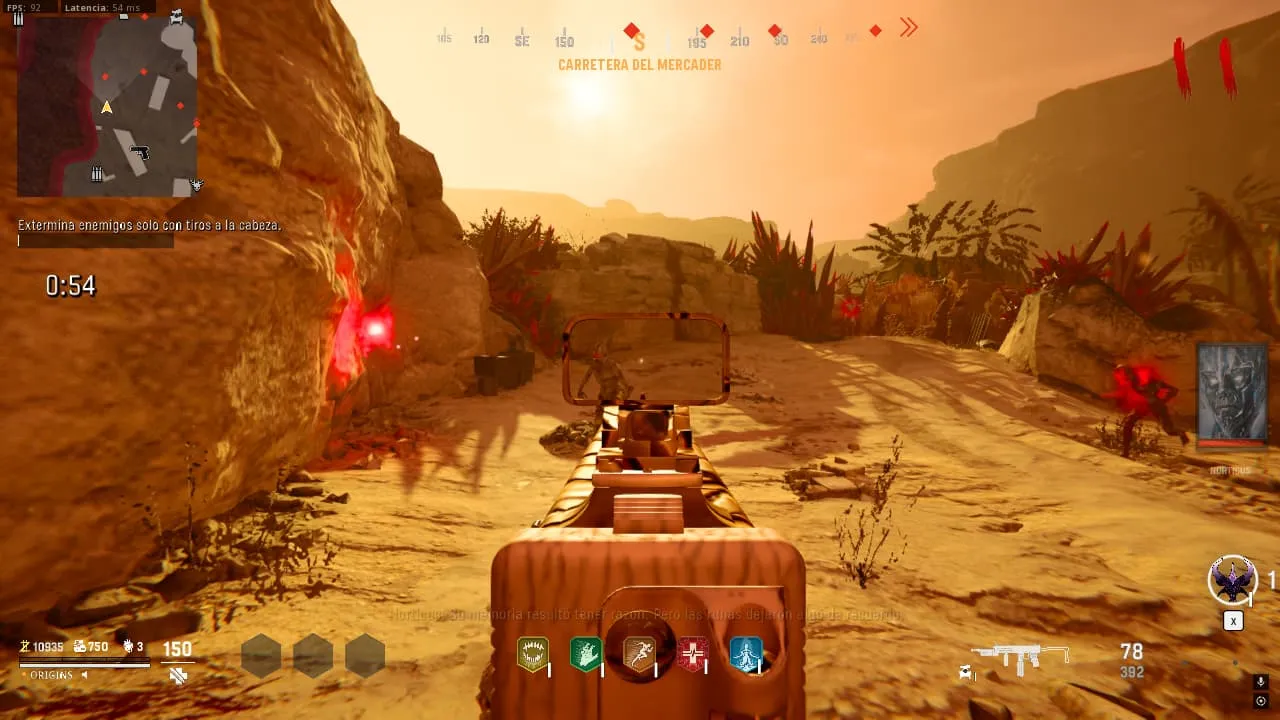The height and width of the screenshot is (720, 1280).
Task: Open the minimap in the corner
Action: pyautogui.click(x=107, y=105)
